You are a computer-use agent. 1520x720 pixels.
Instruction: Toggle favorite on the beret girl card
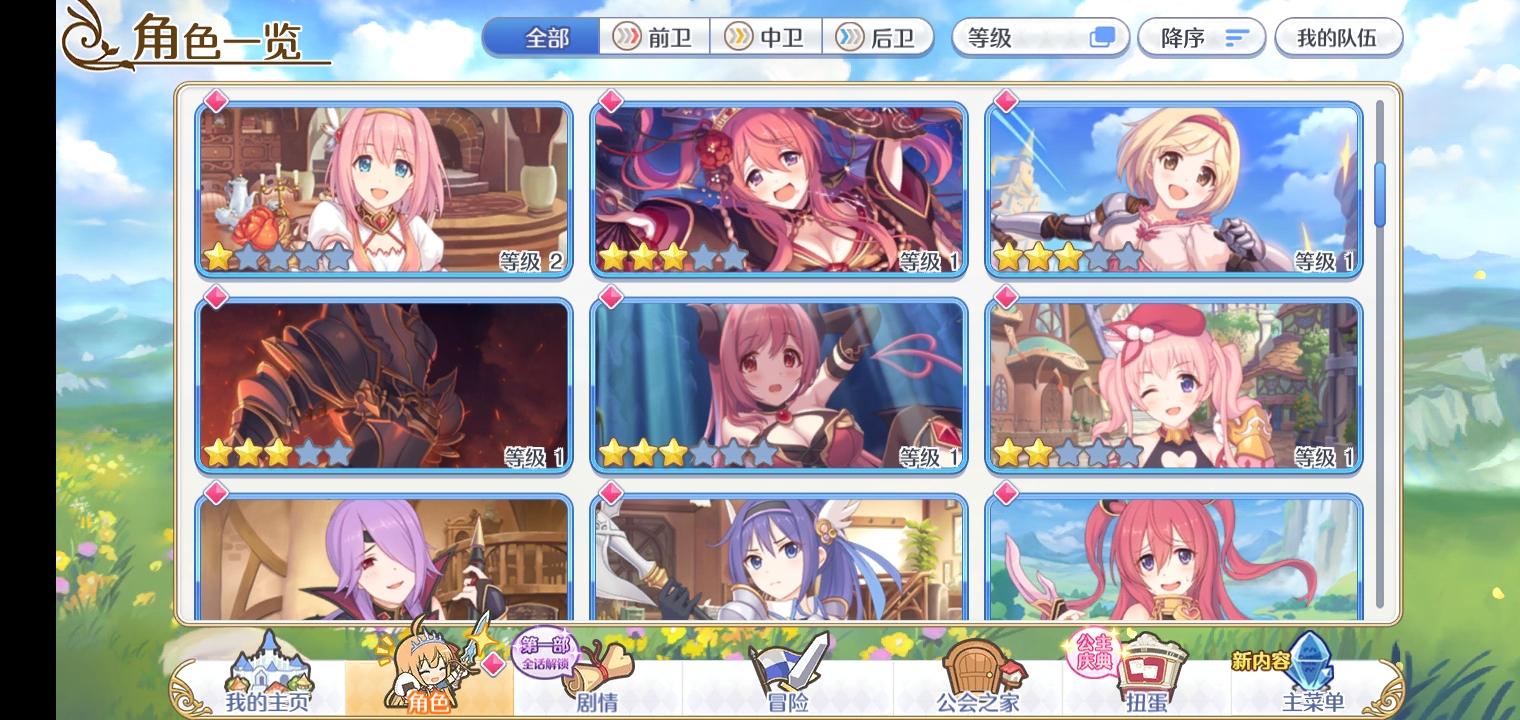click(1006, 298)
